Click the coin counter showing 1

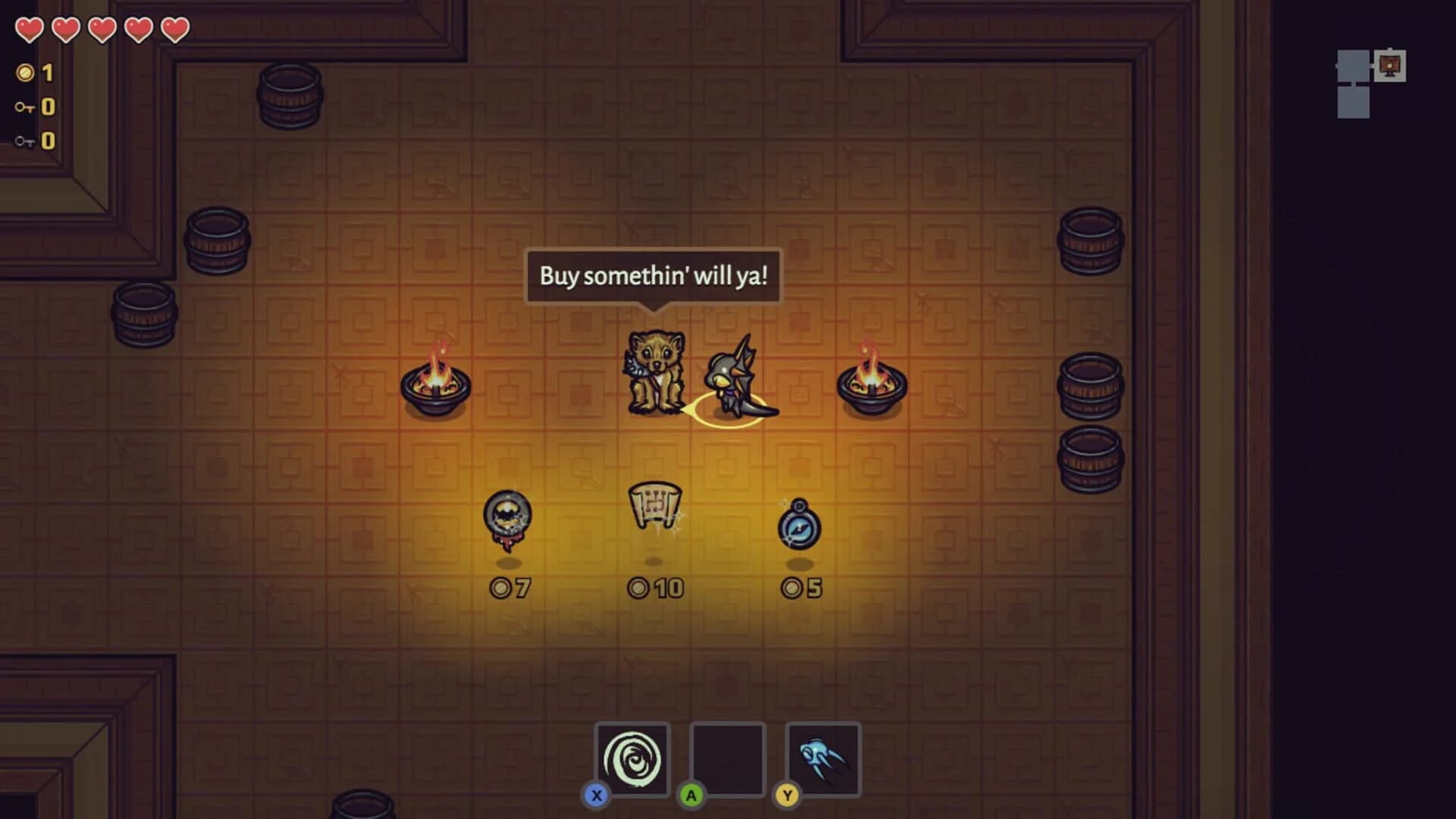click(36, 73)
